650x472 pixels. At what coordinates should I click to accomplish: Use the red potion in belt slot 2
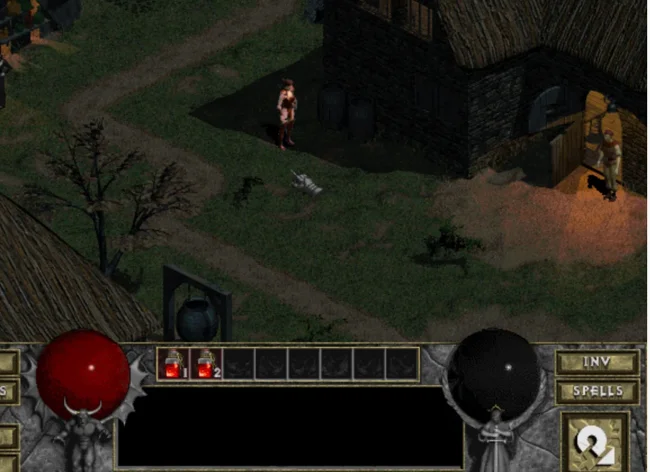point(206,364)
